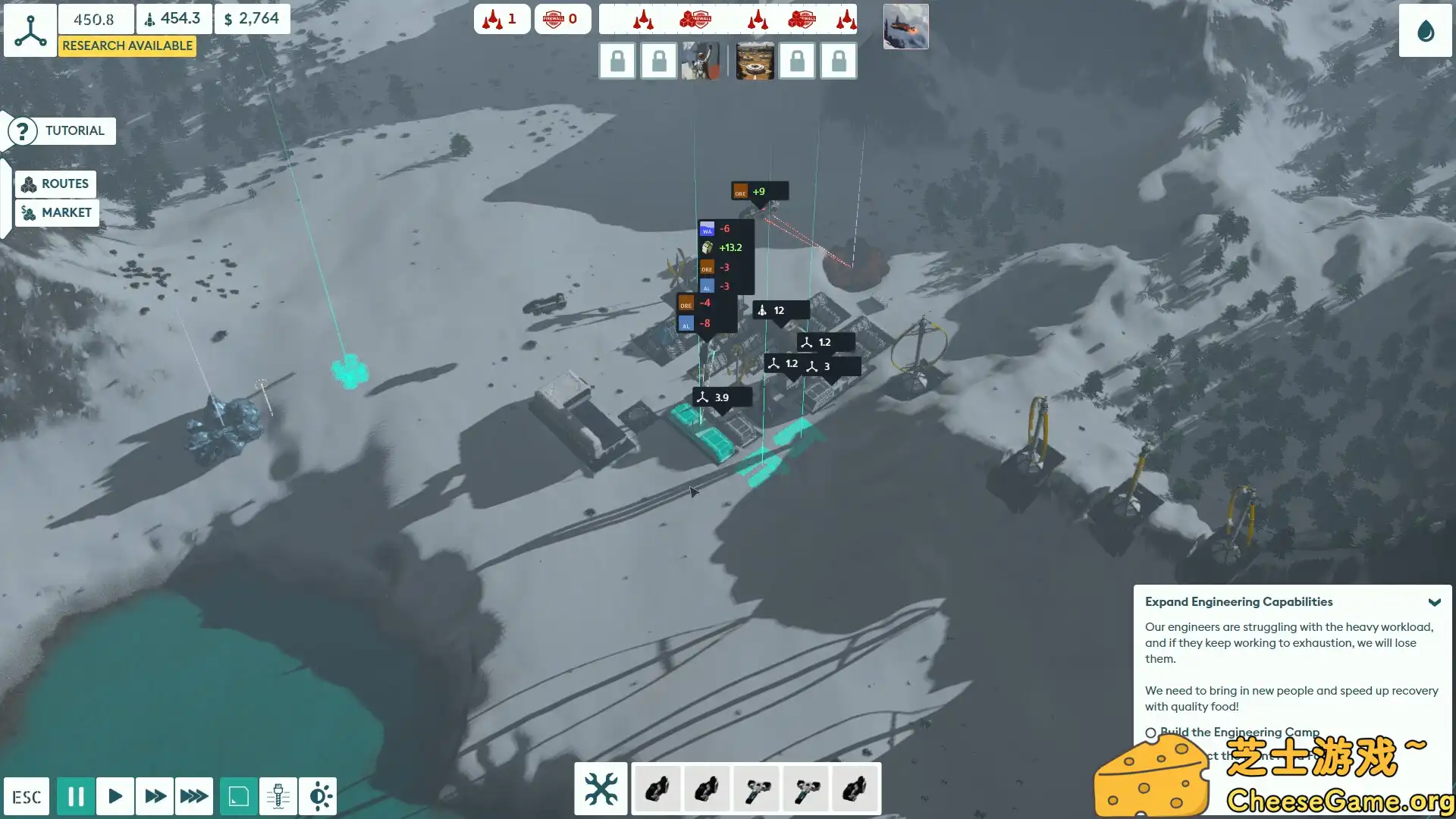Open the drill/core sample tool icon

pyautogui.click(x=278, y=796)
